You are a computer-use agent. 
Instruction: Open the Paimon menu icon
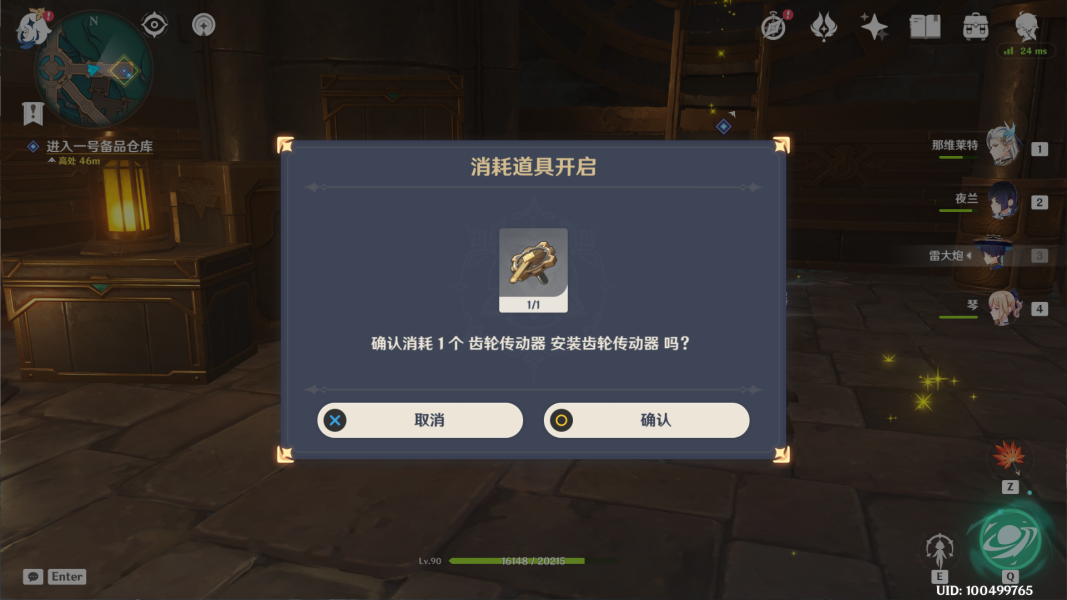tap(32, 28)
